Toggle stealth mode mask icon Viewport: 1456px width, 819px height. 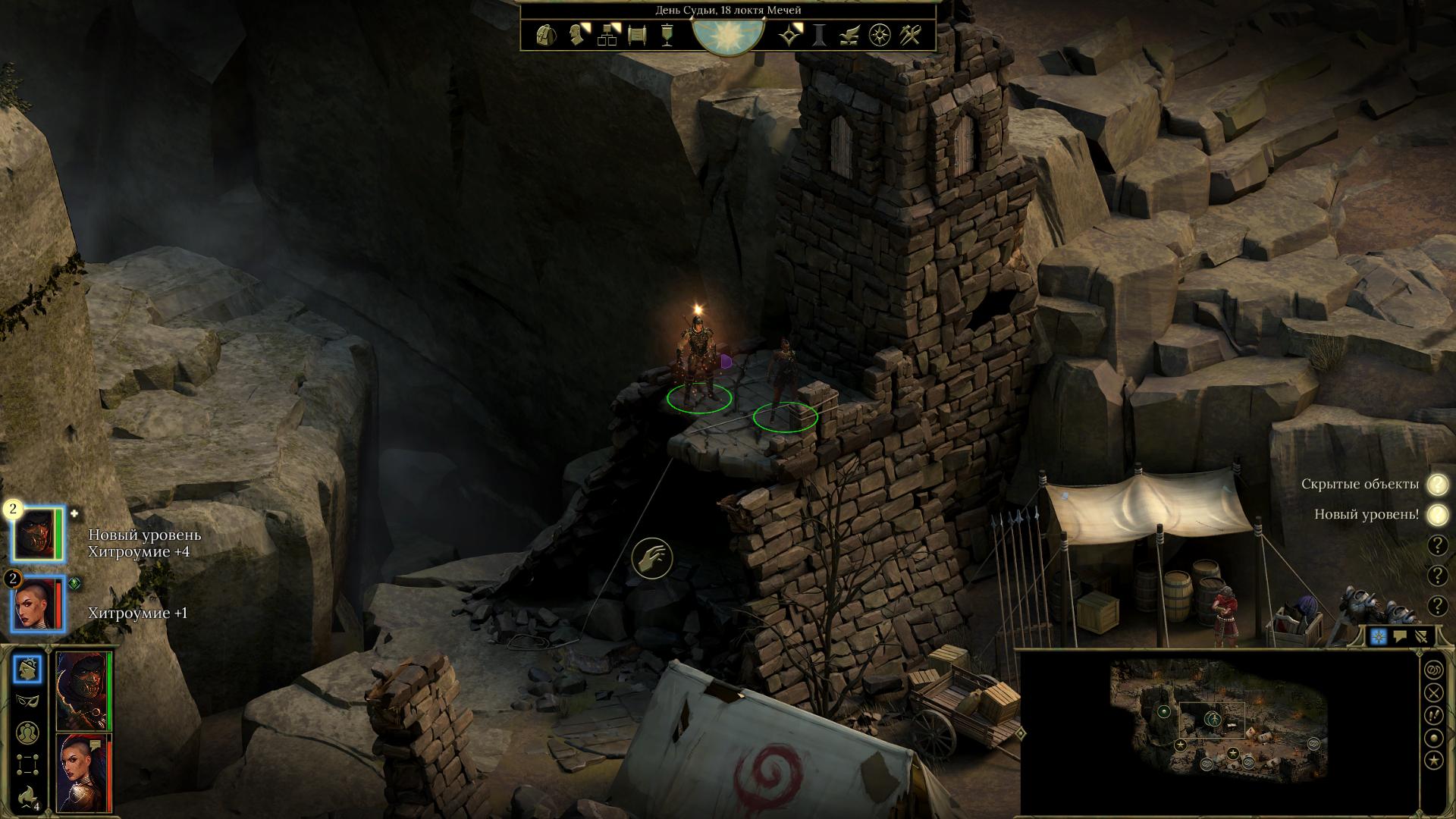click(28, 701)
